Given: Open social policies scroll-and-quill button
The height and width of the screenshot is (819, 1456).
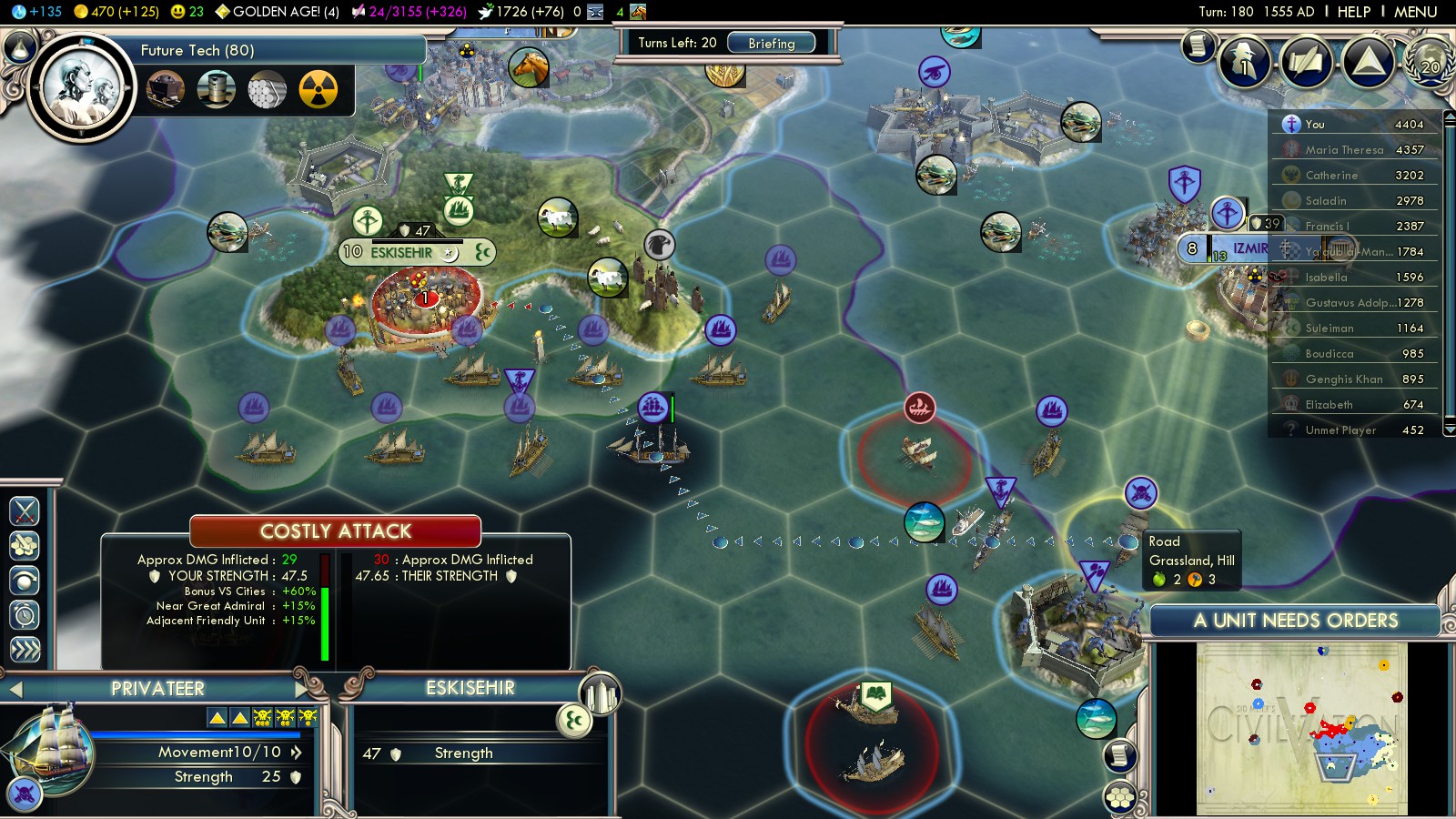Looking at the screenshot, I should [x=1306, y=62].
